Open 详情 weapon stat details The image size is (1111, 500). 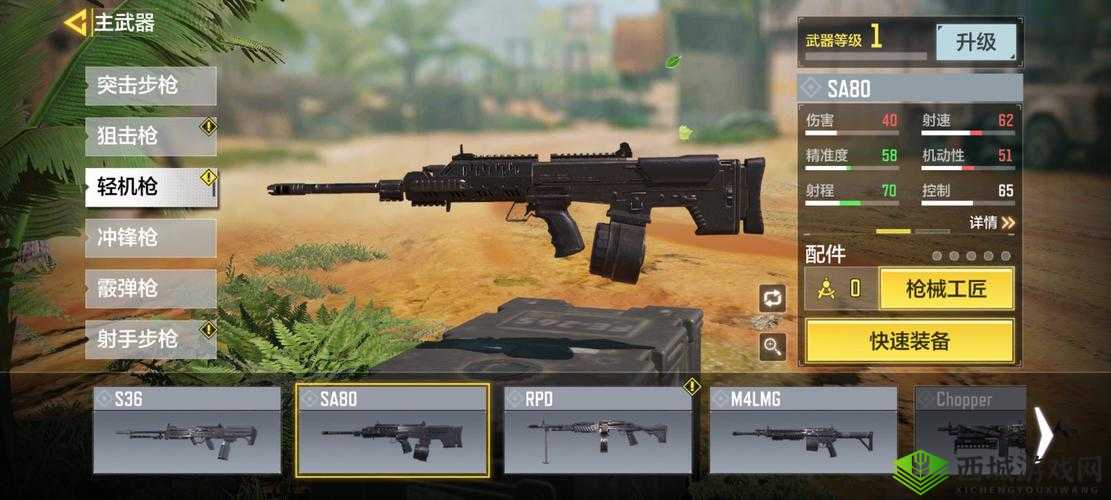point(991,222)
